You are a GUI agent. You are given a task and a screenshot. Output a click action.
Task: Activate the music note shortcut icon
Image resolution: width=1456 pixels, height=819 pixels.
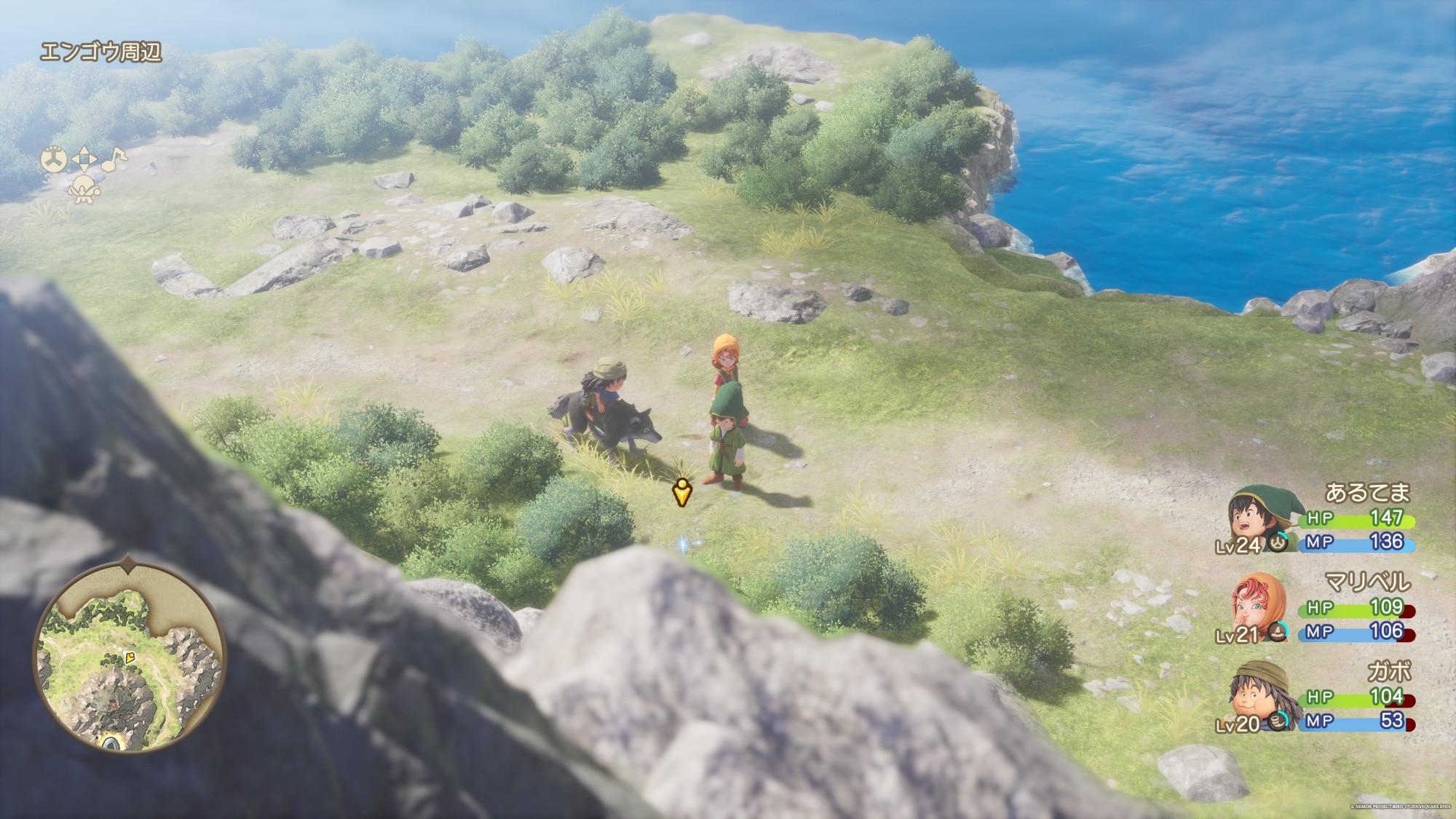click(113, 160)
